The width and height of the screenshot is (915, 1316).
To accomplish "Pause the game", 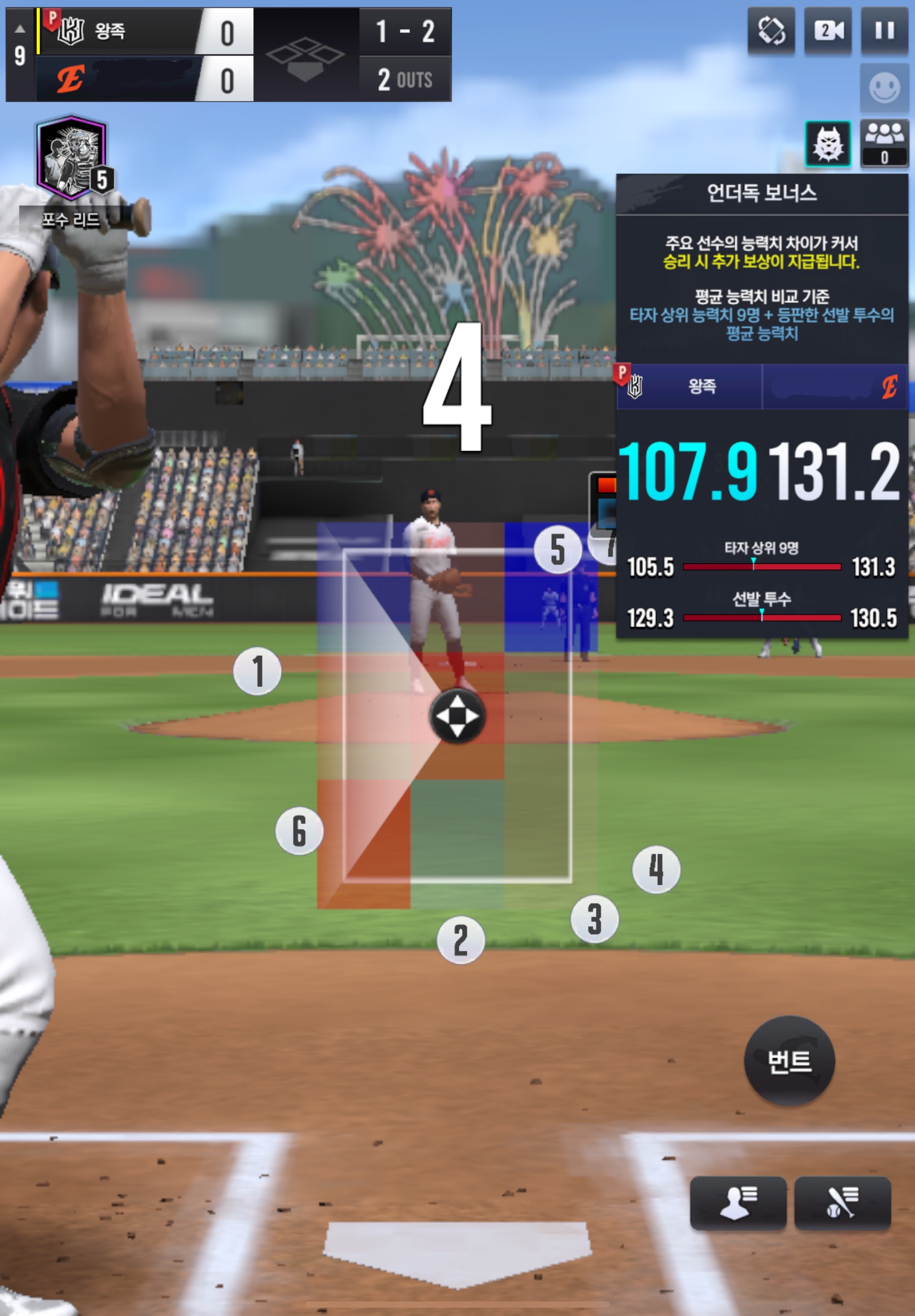I will (x=884, y=31).
